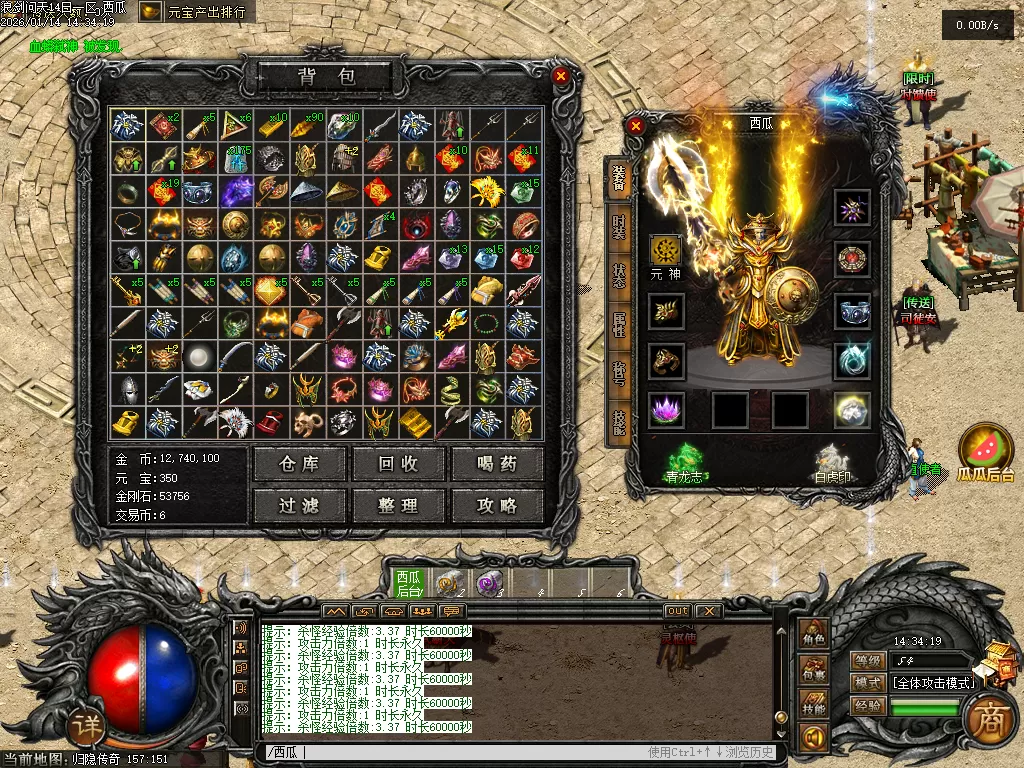1024x768 pixels.
Task: Open the round 商 shop button
Action: click(990, 717)
